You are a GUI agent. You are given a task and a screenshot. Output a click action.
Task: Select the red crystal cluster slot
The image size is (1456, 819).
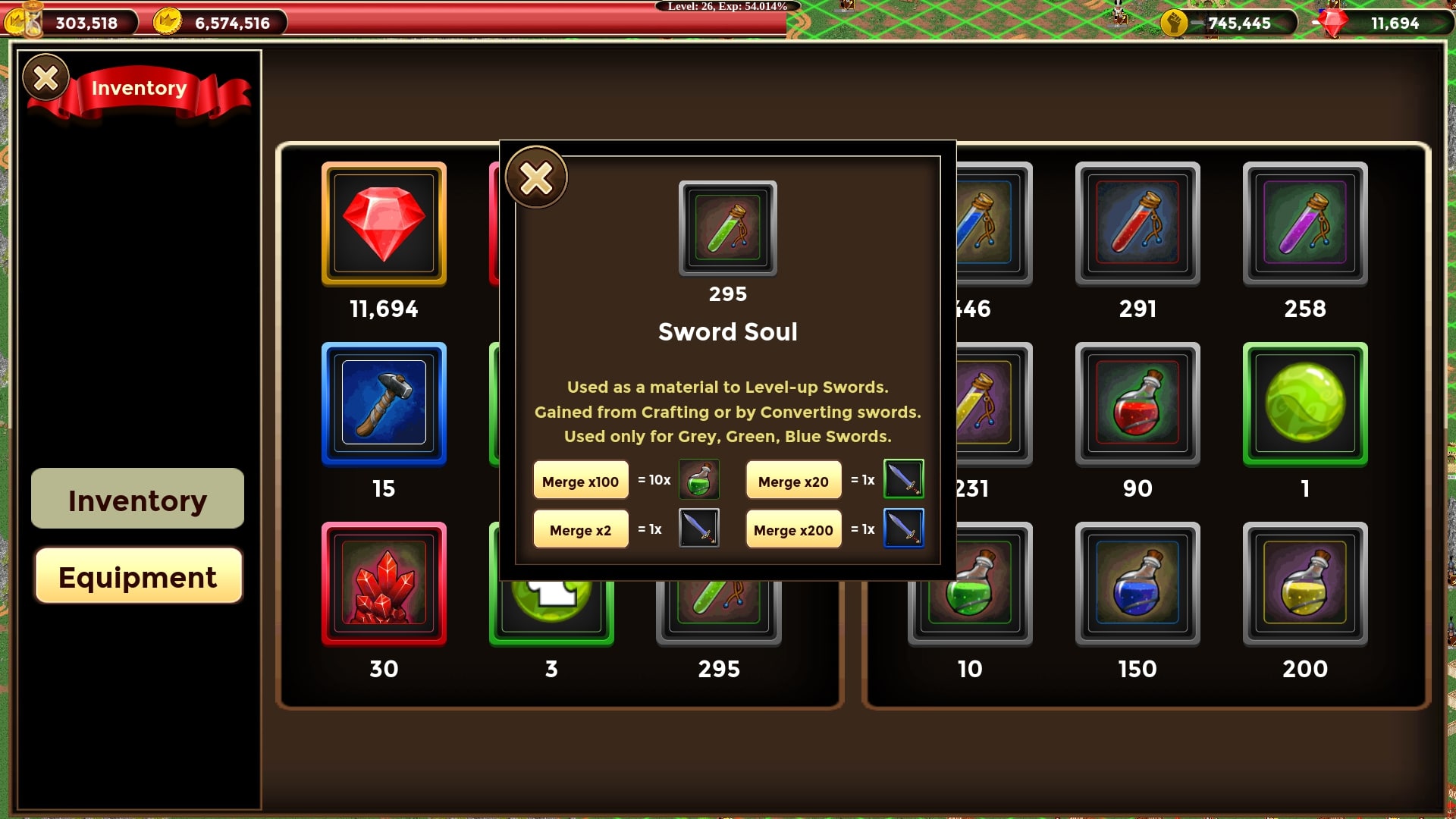pos(384,584)
